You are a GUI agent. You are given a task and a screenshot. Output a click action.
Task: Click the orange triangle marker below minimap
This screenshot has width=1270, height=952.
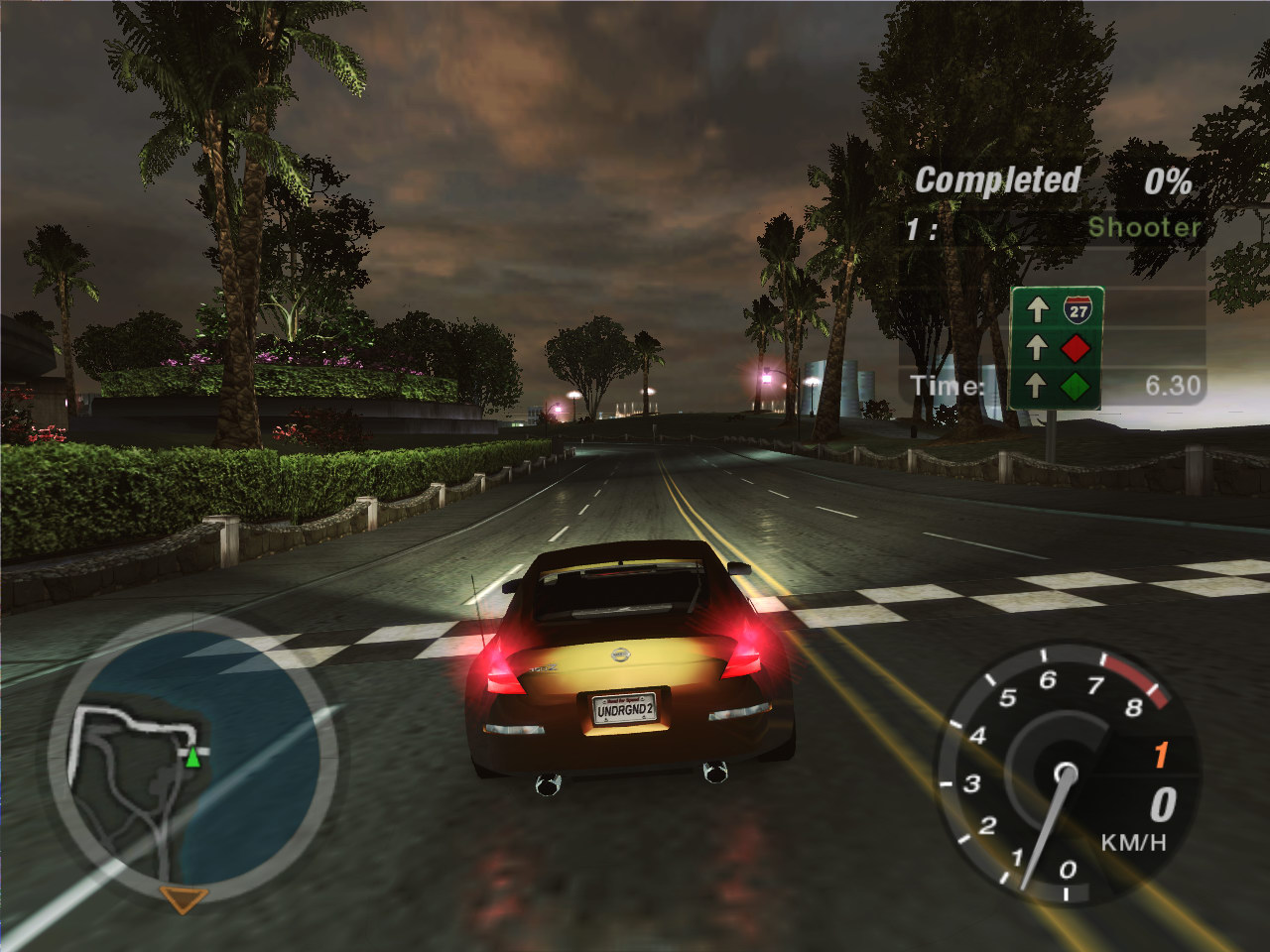184,899
